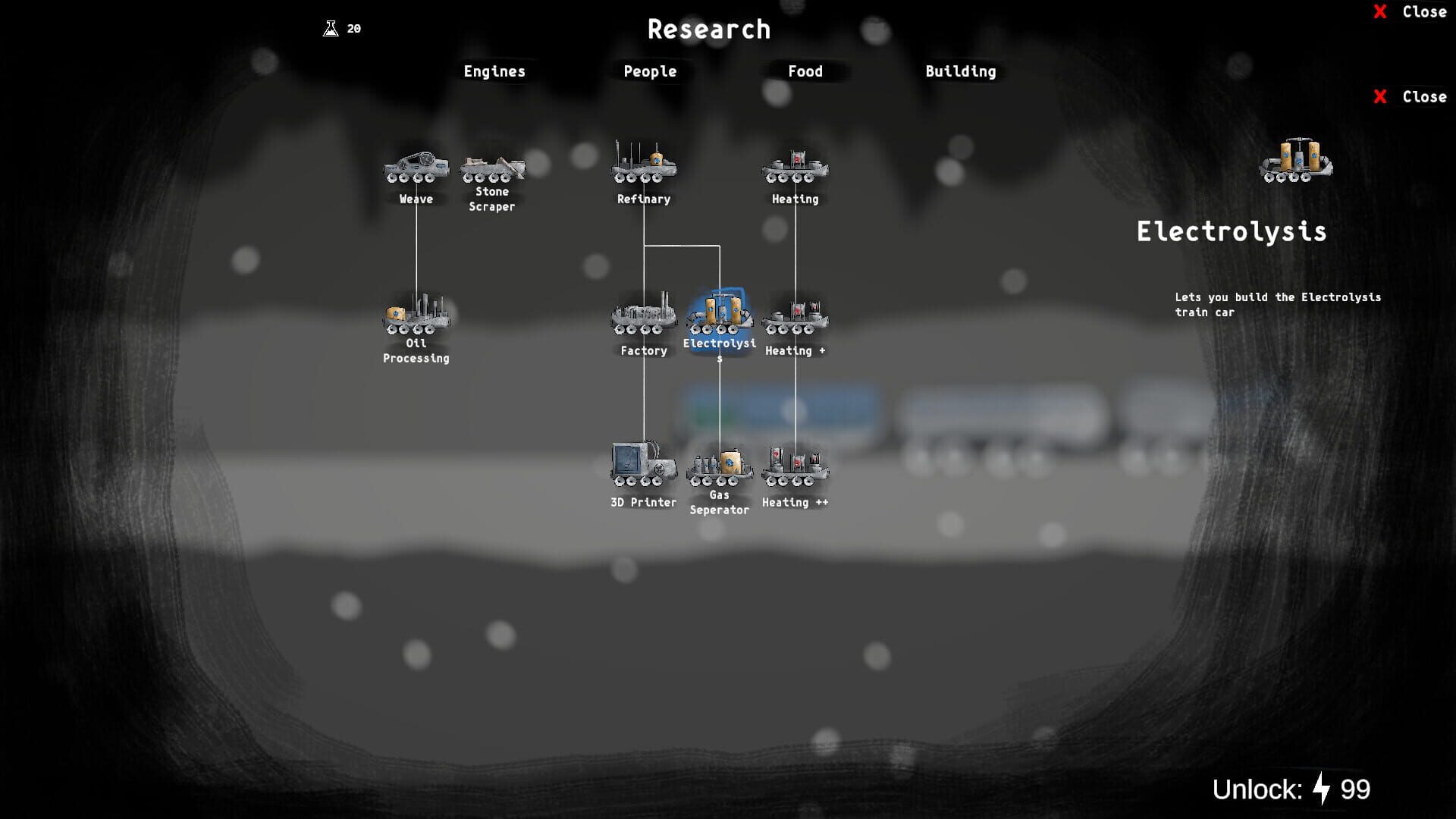Select the Gas Seperator research node
The image size is (1456, 819).
pos(718,466)
